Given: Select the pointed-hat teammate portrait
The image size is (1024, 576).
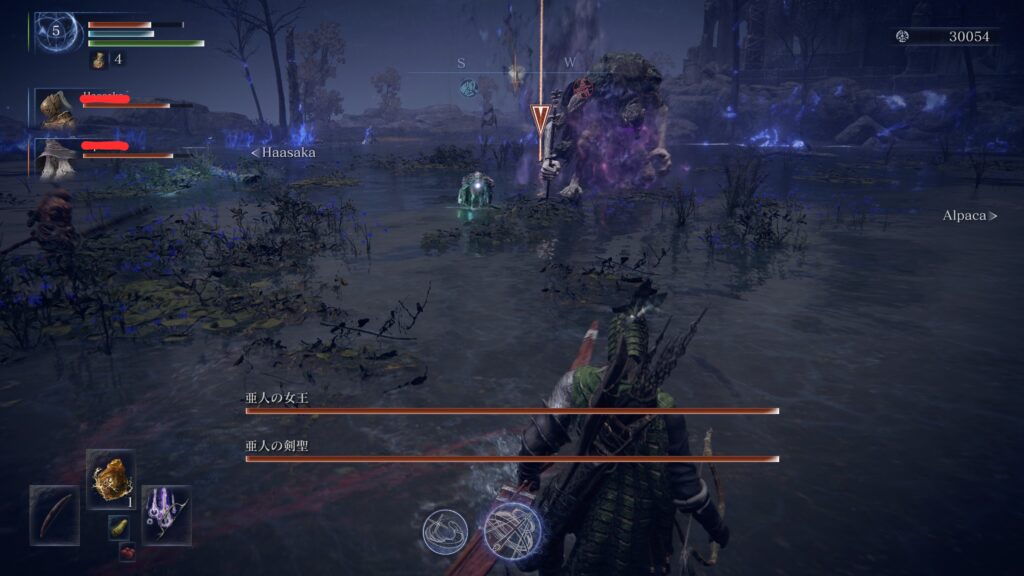Looking at the screenshot, I should [55, 157].
